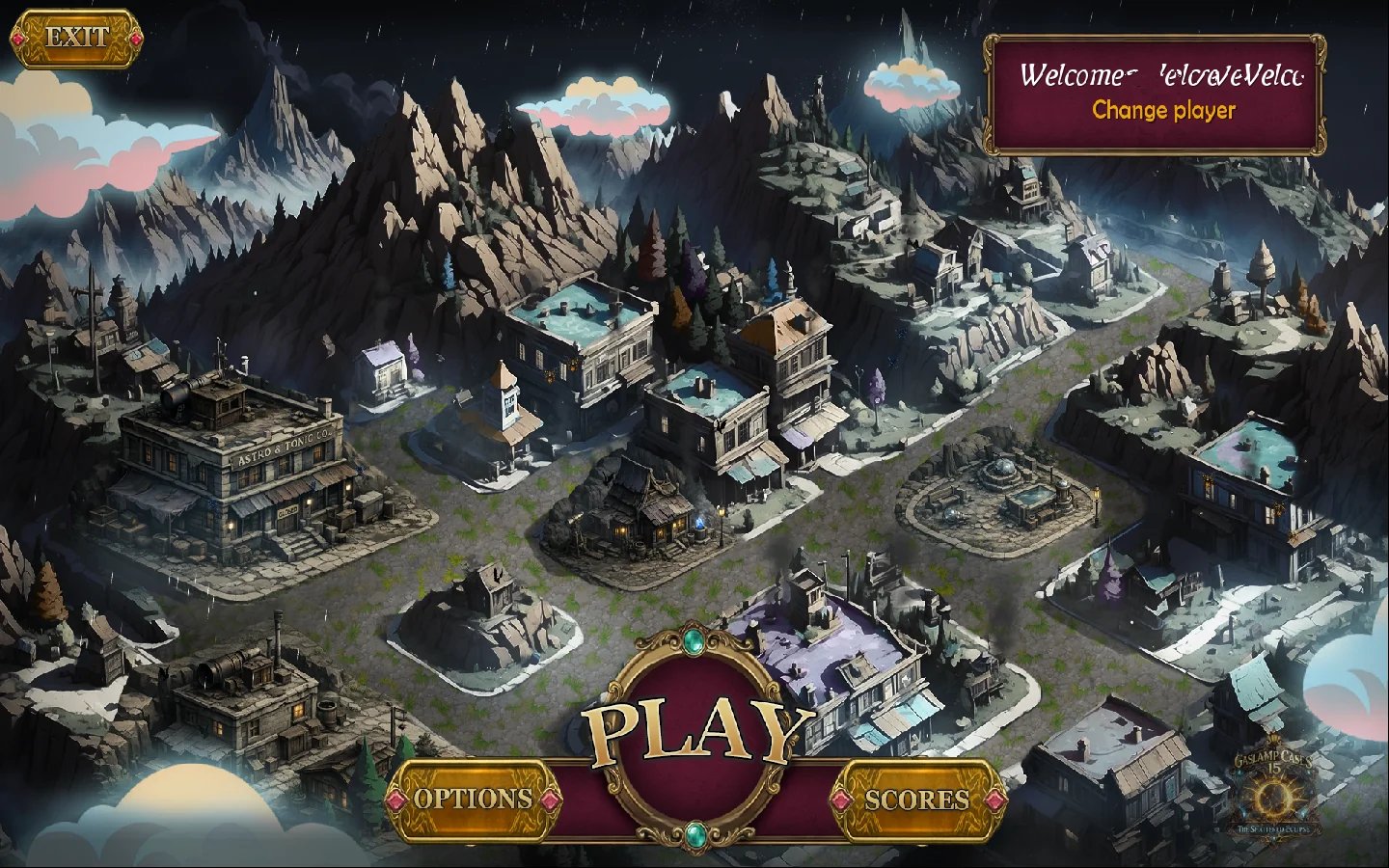Select Change player link
This screenshot has height=868, width=1389.
tap(1163, 111)
